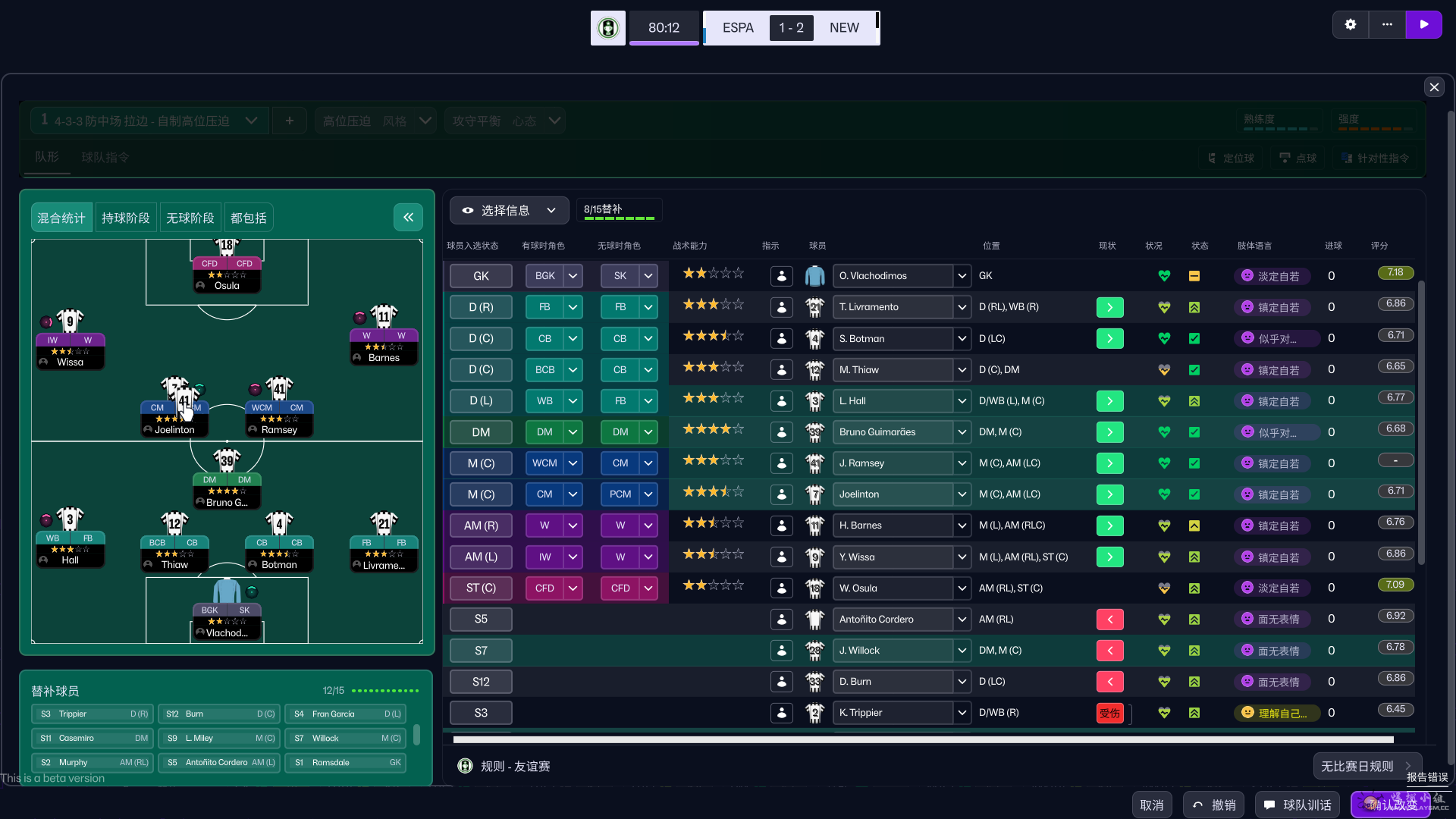Image resolution: width=1456 pixels, height=819 pixels.
Task: Open J. Ramsey's player profile icon
Action: (782, 463)
